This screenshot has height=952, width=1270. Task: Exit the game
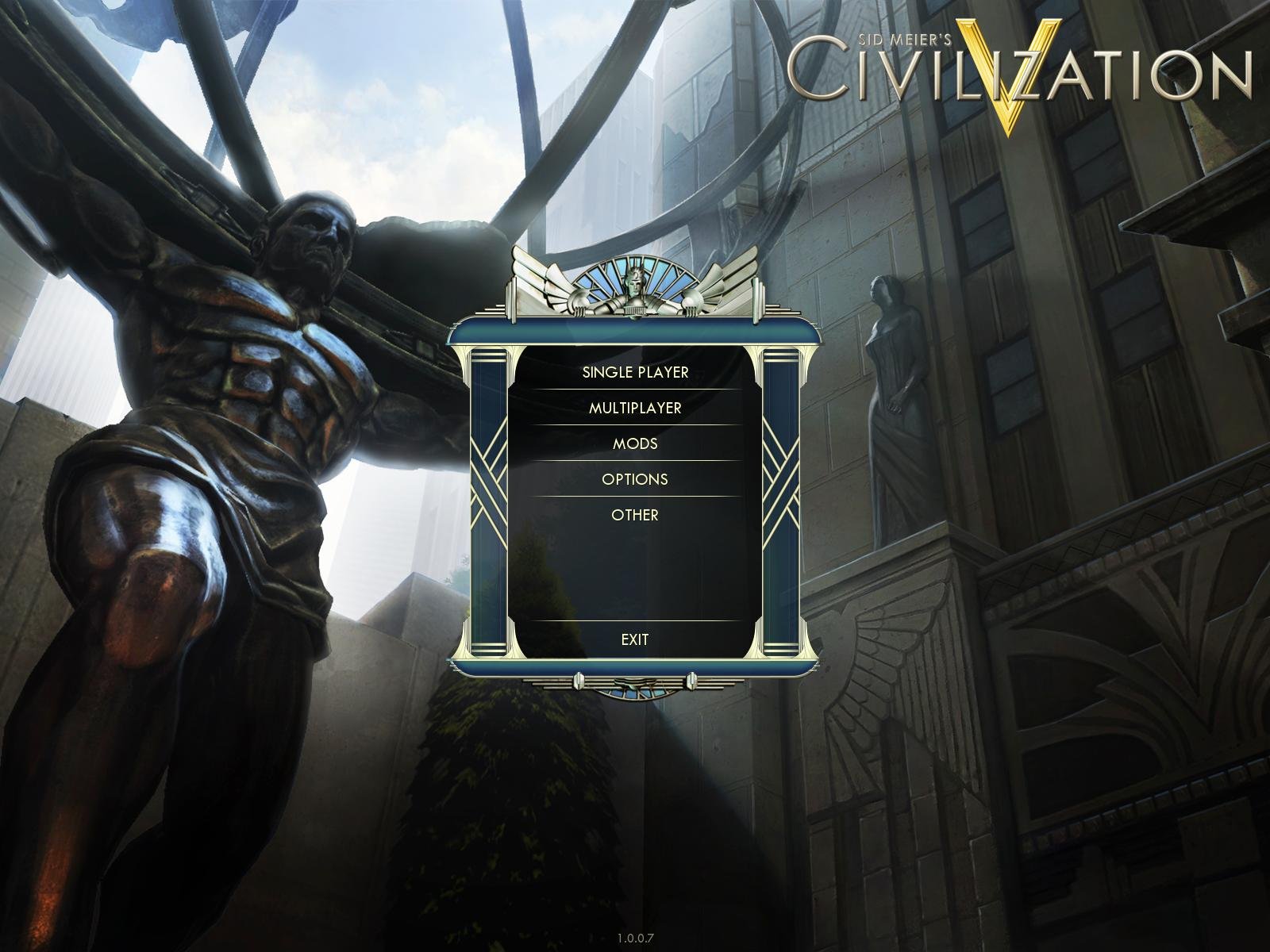coord(635,638)
